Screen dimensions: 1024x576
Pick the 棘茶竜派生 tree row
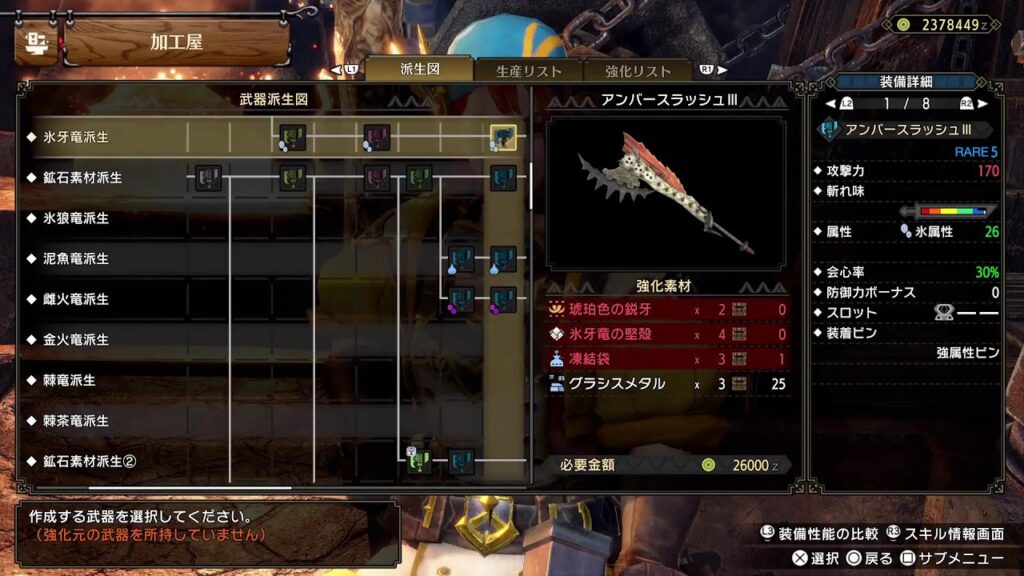[76, 421]
